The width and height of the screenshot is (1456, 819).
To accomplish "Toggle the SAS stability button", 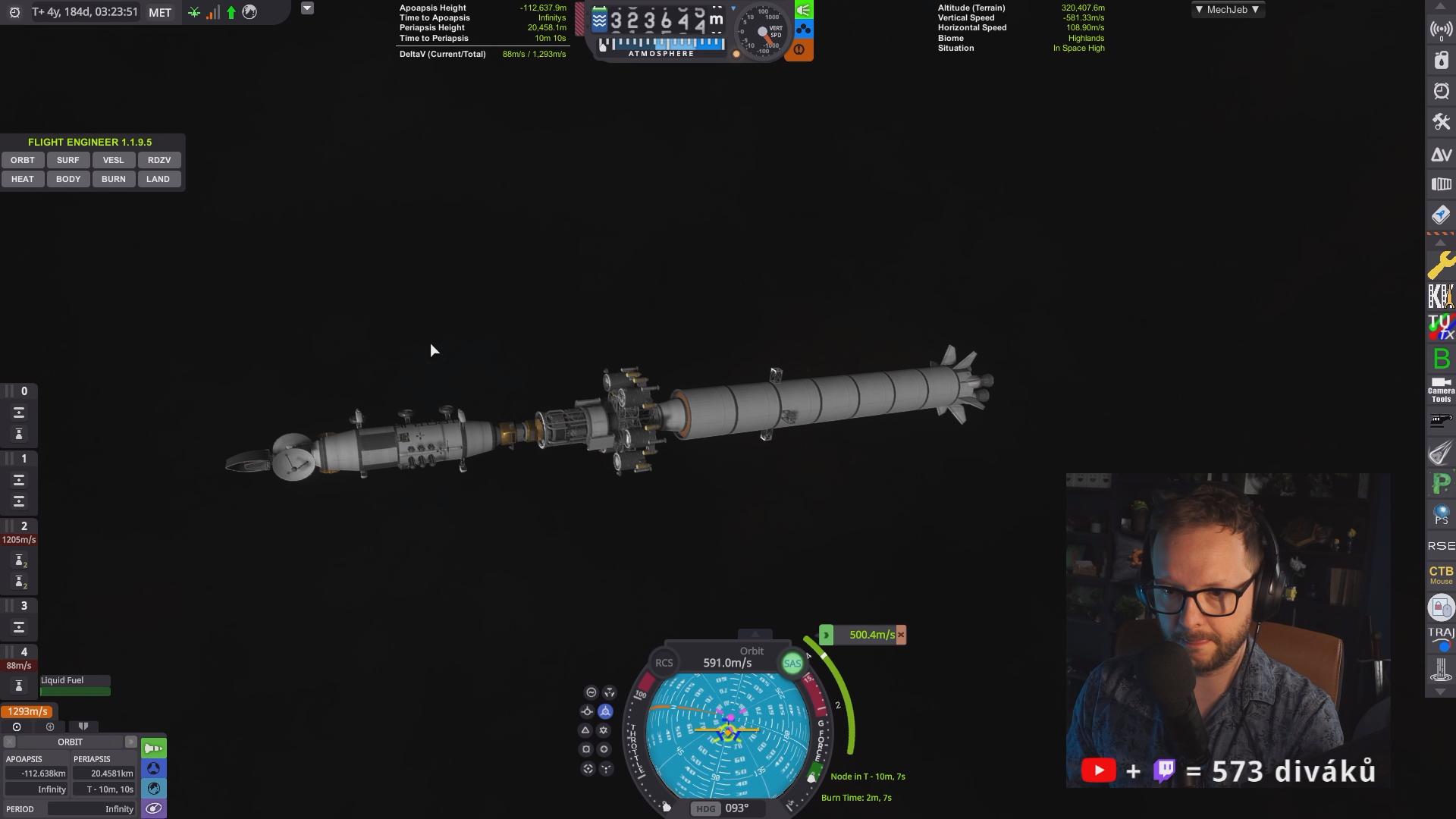I will (792, 664).
